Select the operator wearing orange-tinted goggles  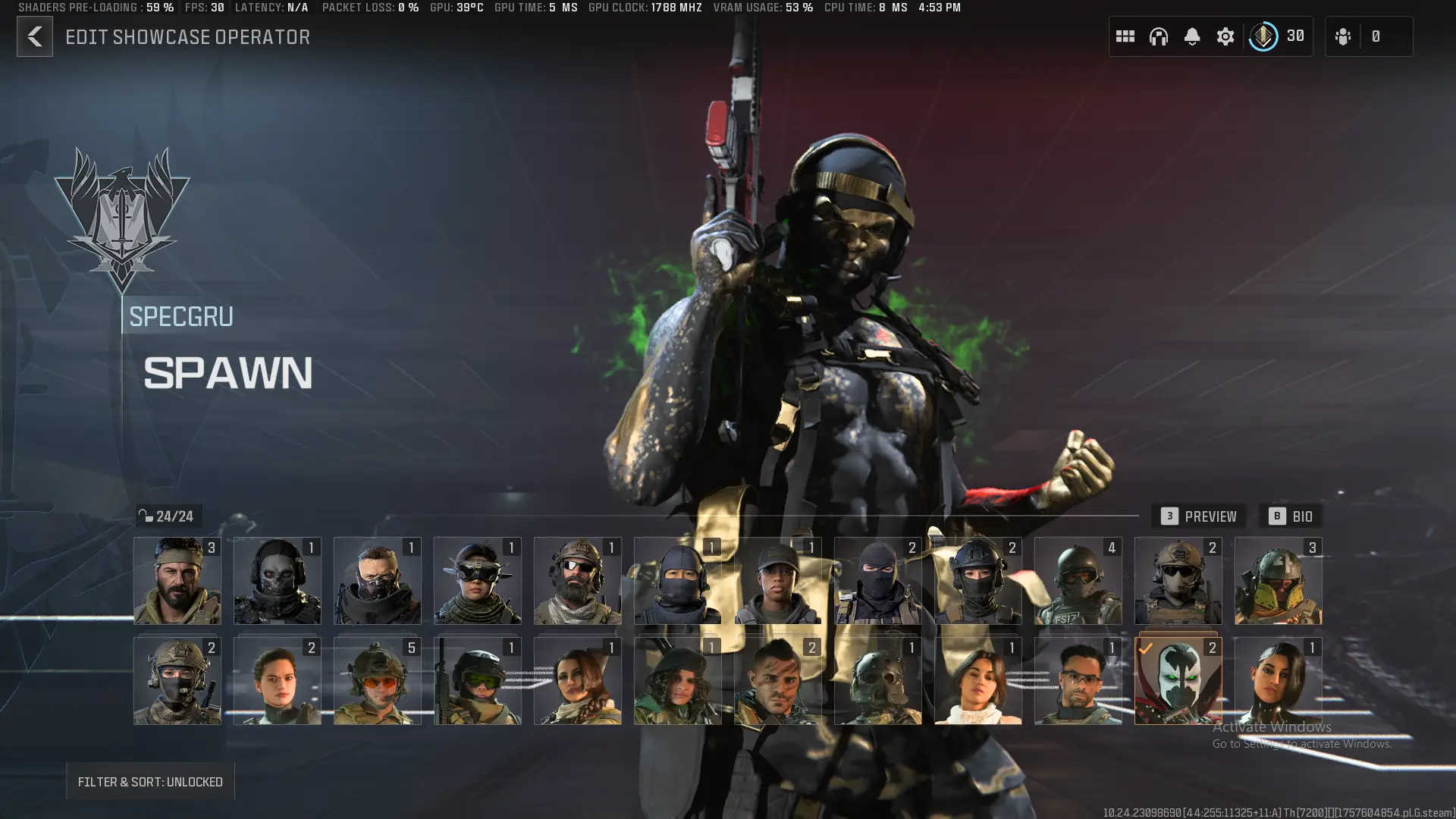pos(377,679)
